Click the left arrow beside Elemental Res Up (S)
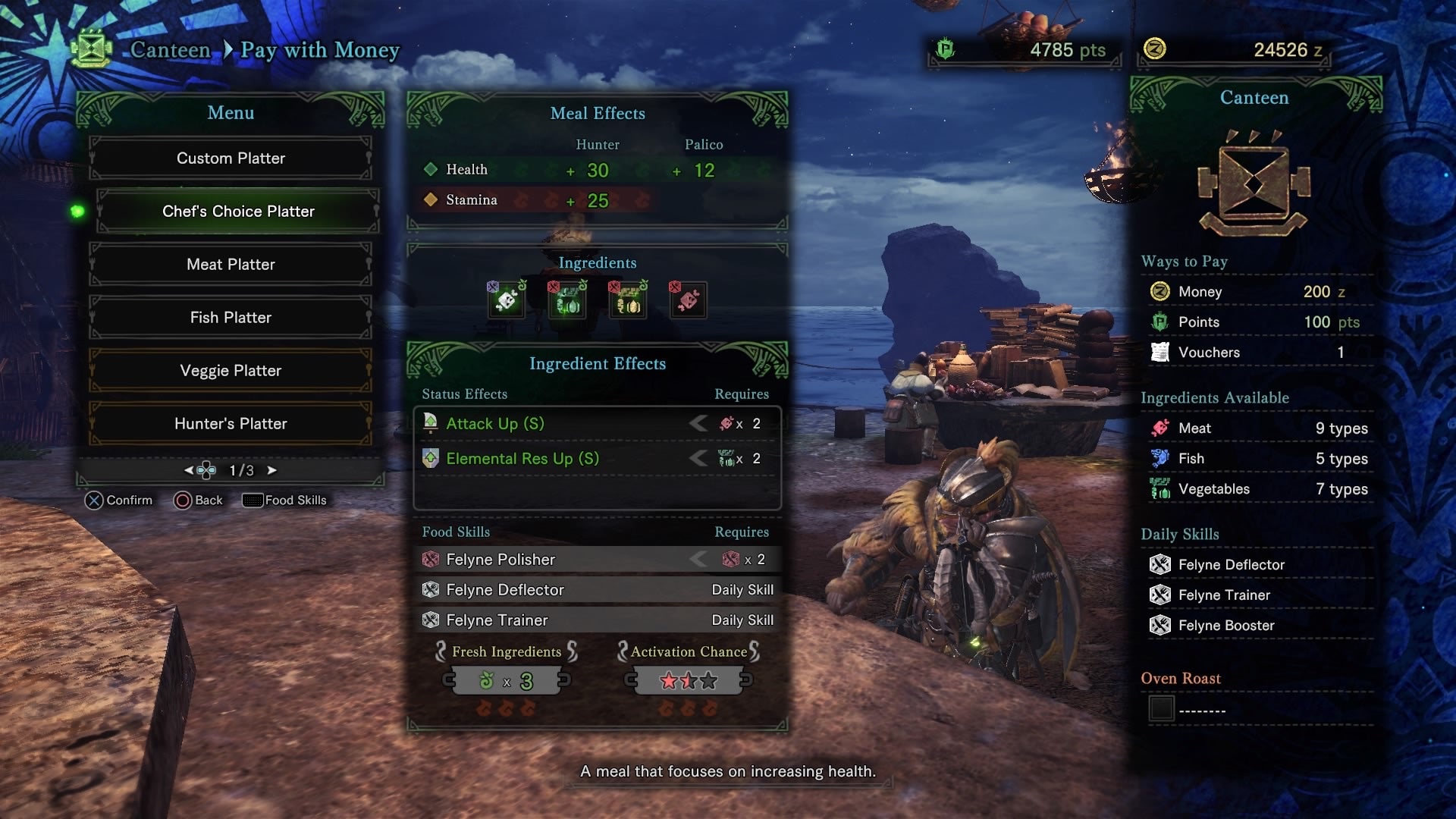The height and width of the screenshot is (819, 1456). (x=699, y=458)
